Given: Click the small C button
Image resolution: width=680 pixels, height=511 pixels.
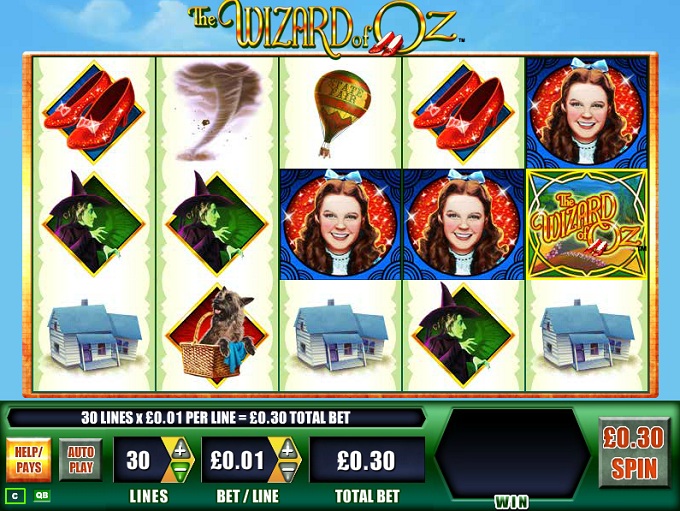Looking at the screenshot, I should [17, 495].
